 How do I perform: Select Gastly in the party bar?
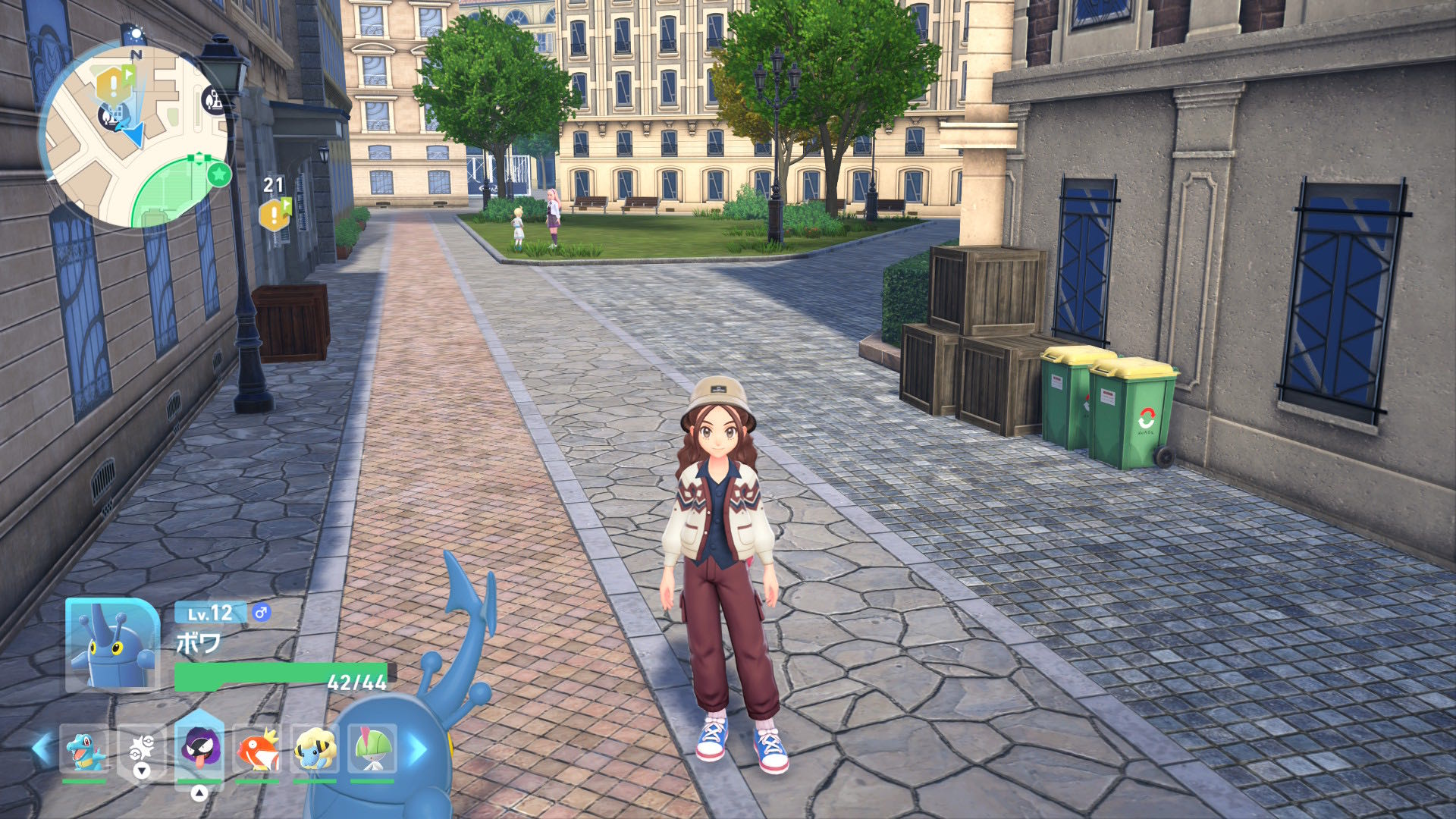point(199,748)
